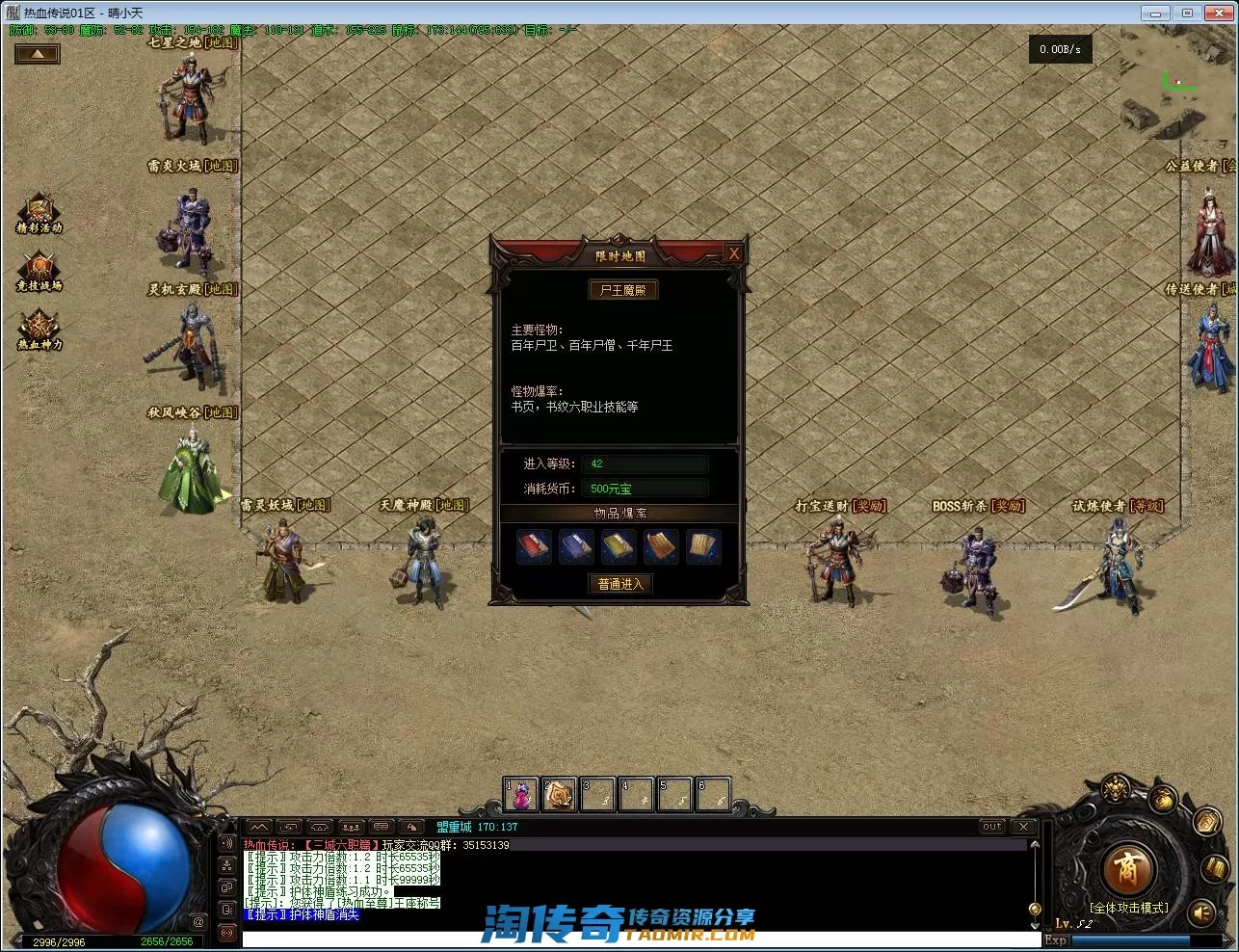Select the 尸王魔殿 map button
1239x952 pixels.
[622, 290]
